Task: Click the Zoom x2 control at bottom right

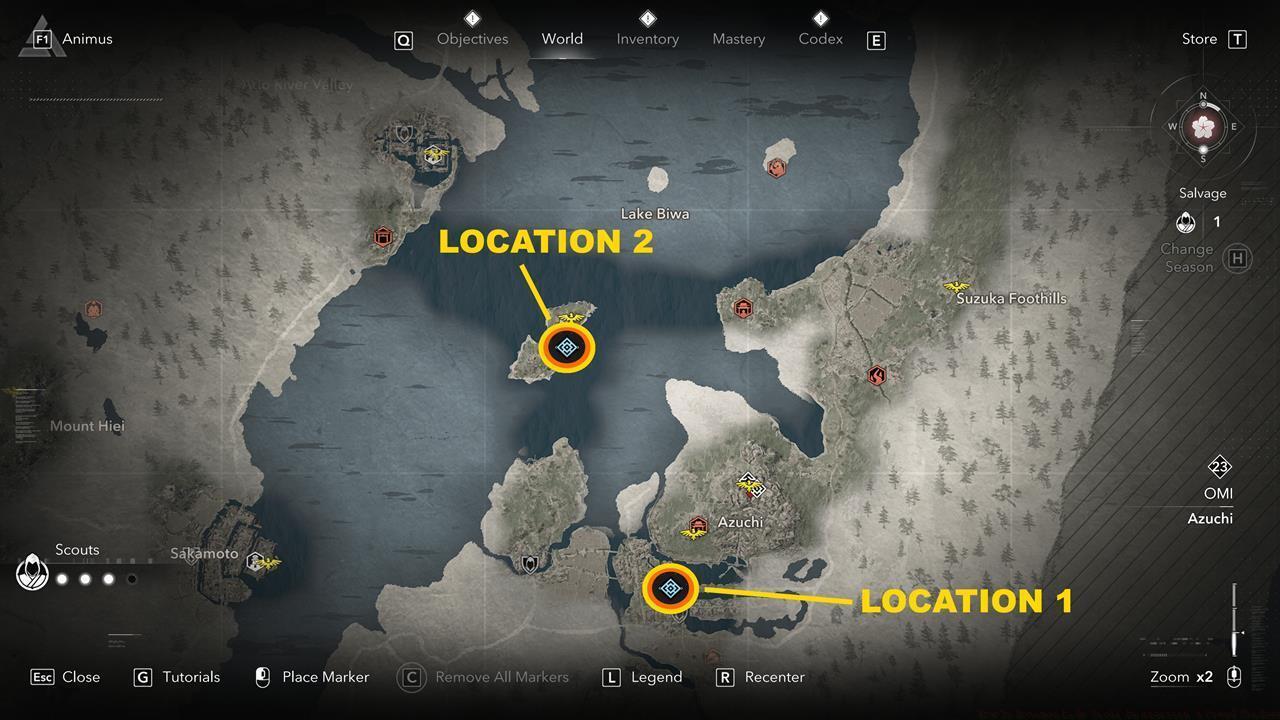Action: 1181,677
